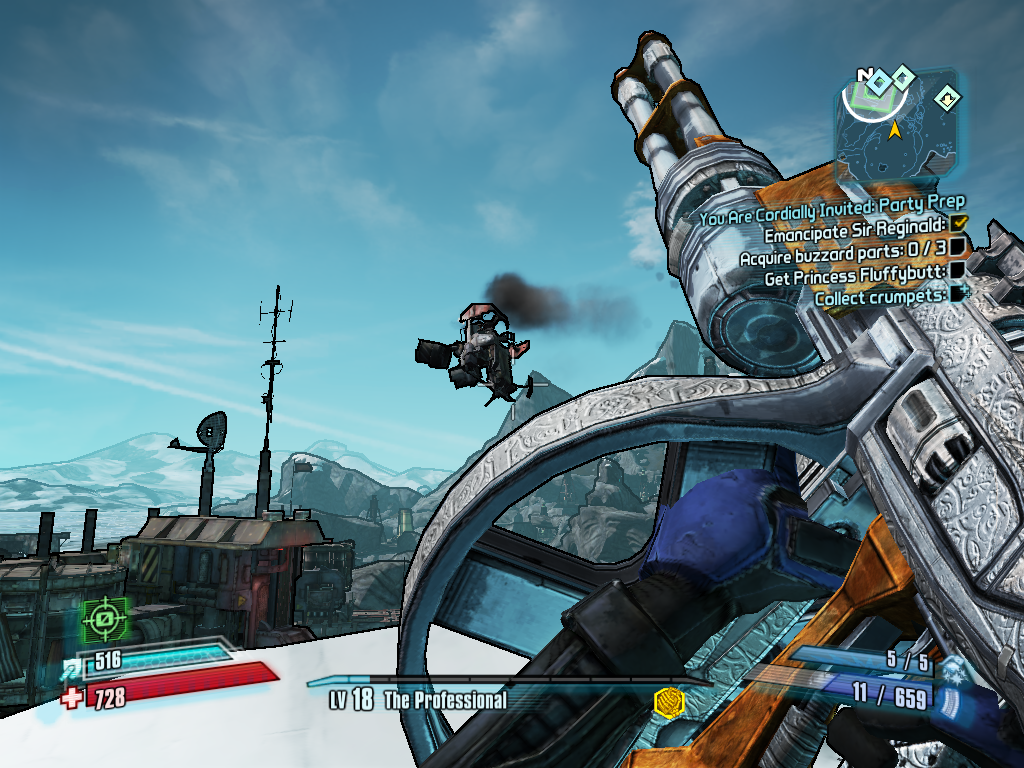
Task: Click the yellow hexagon Badass token icon
Action: click(x=667, y=702)
